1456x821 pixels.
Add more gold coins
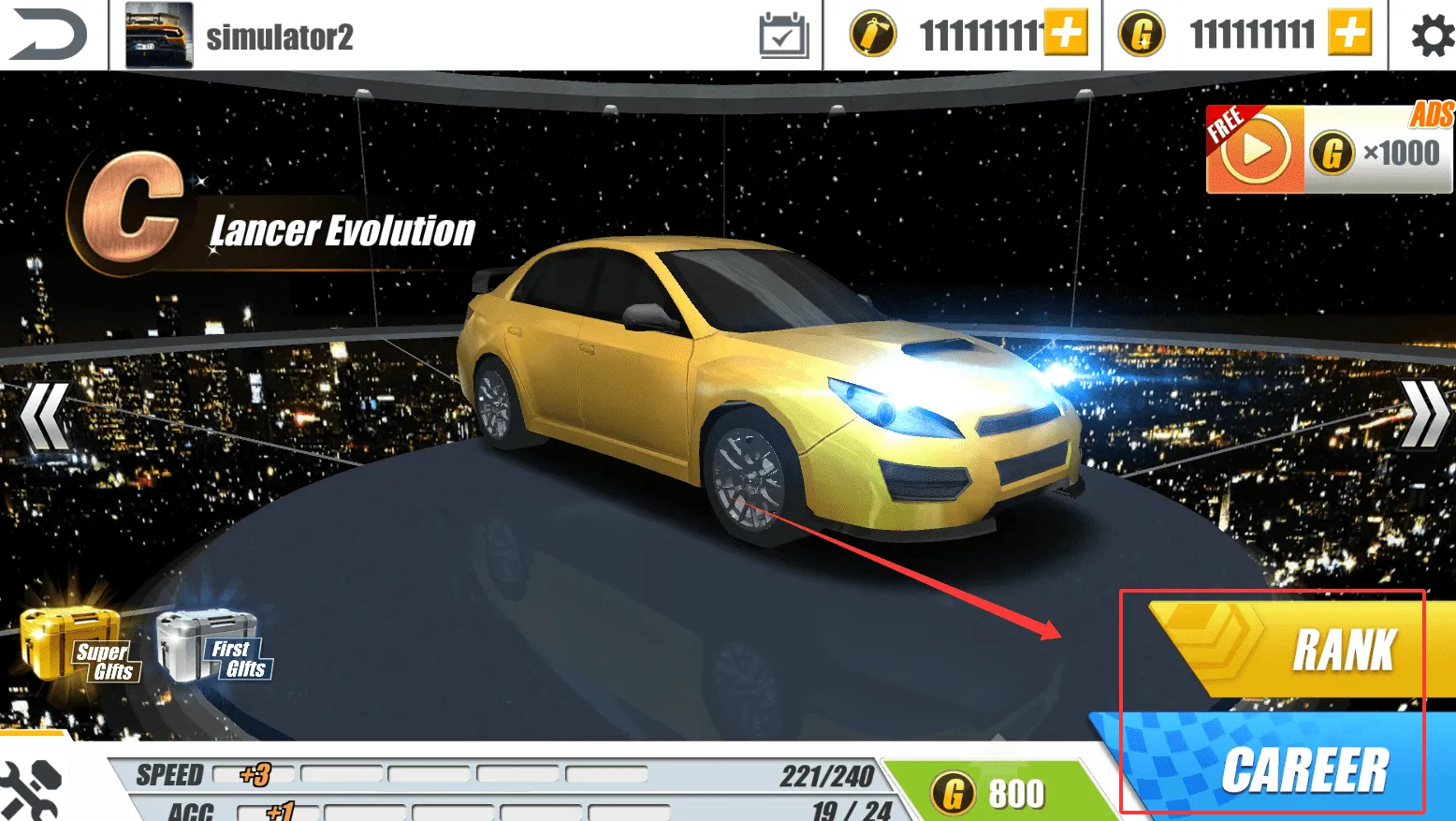coord(1347,34)
